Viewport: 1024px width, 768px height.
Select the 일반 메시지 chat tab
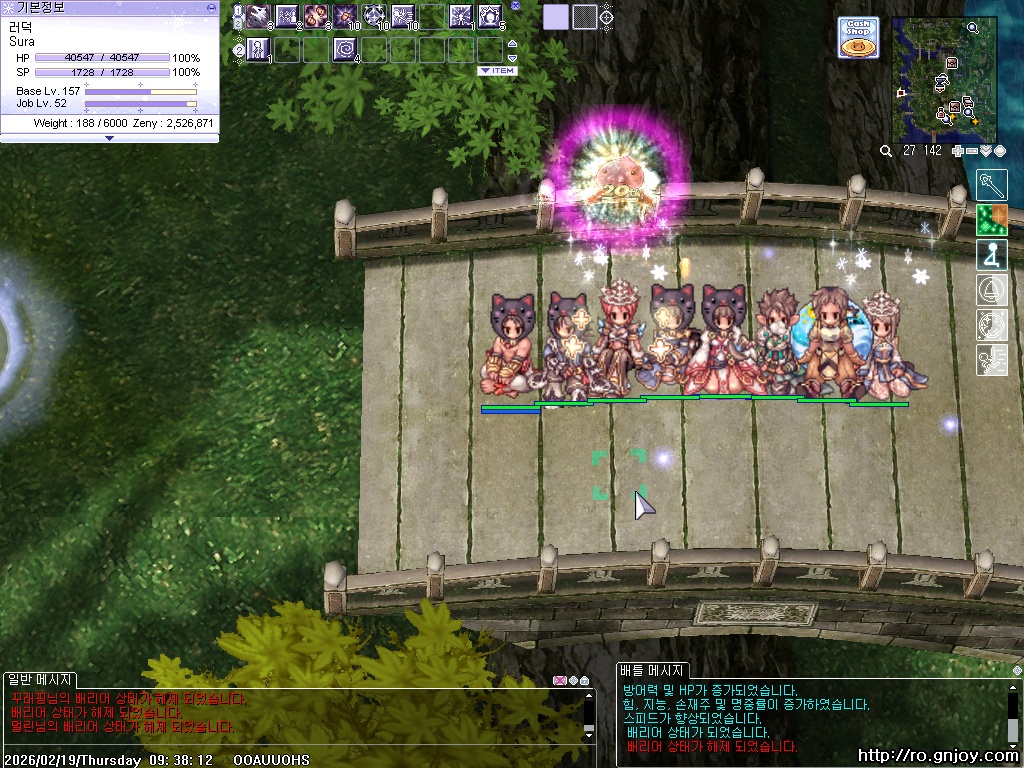(38, 680)
